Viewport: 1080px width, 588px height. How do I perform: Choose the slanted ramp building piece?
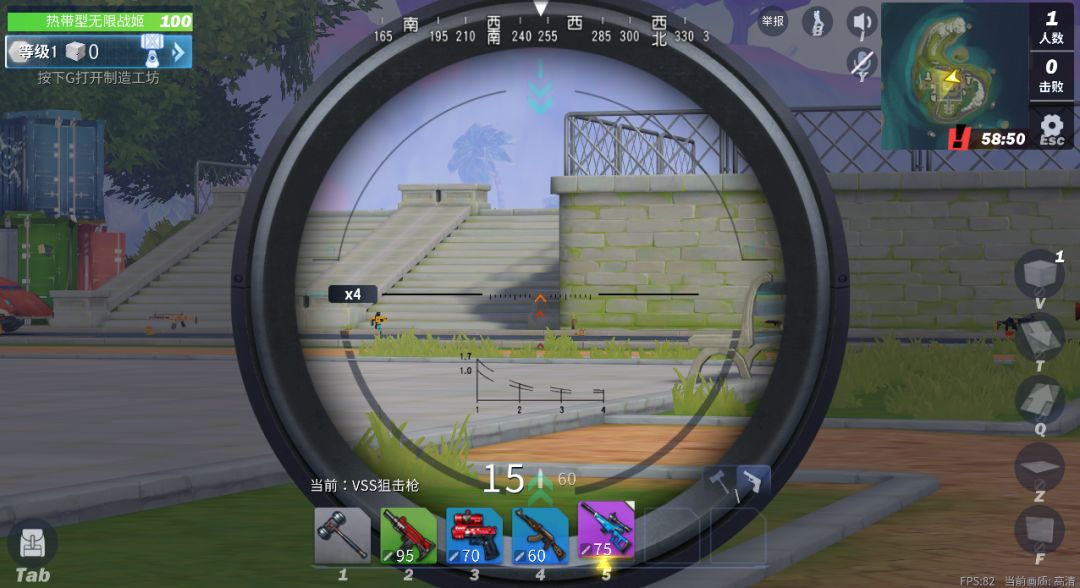[x=1039, y=336]
